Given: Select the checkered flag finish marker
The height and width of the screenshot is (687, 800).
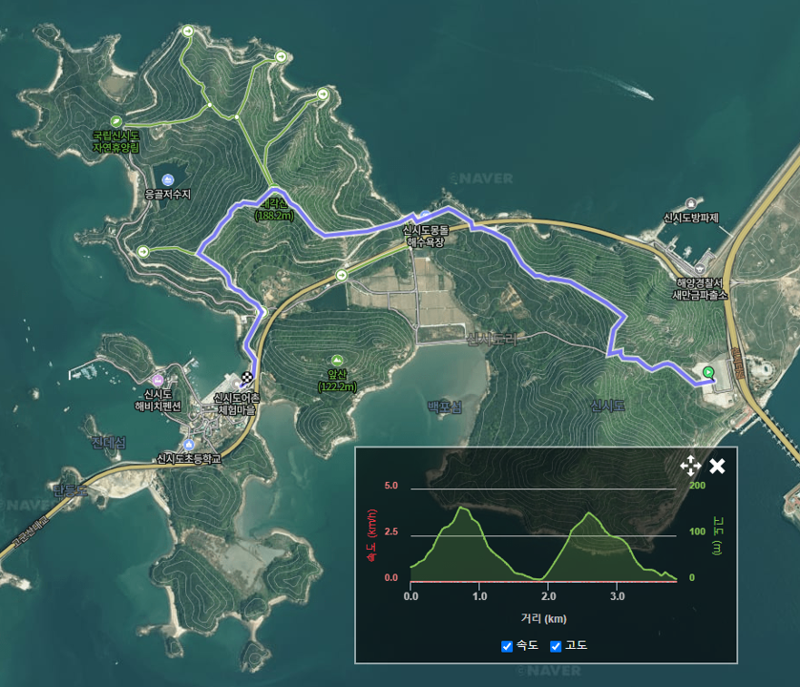Looking at the screenshot, I should click(x=245, y=380).
